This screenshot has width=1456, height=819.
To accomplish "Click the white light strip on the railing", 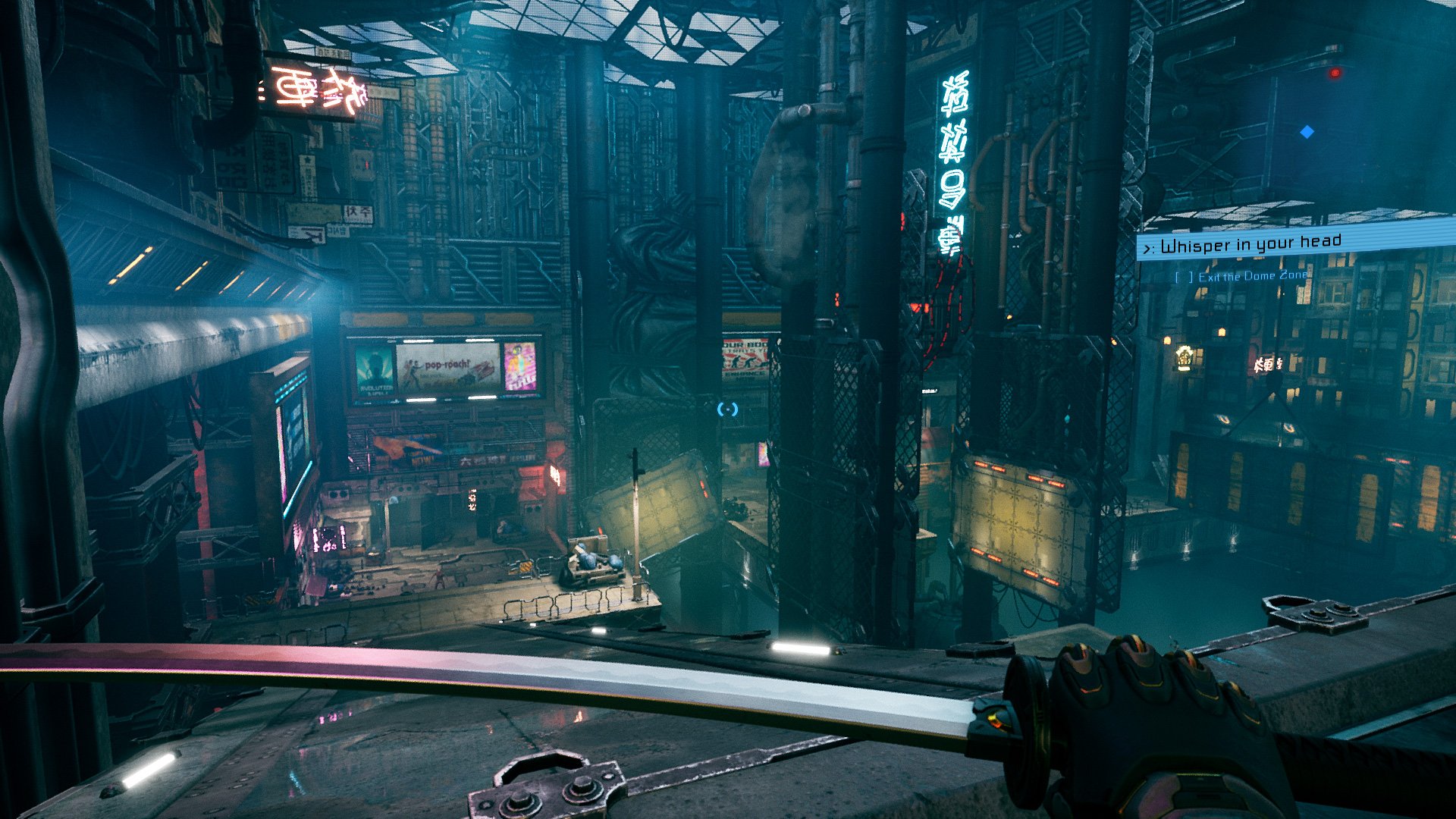I will click(x=800, y=648).
